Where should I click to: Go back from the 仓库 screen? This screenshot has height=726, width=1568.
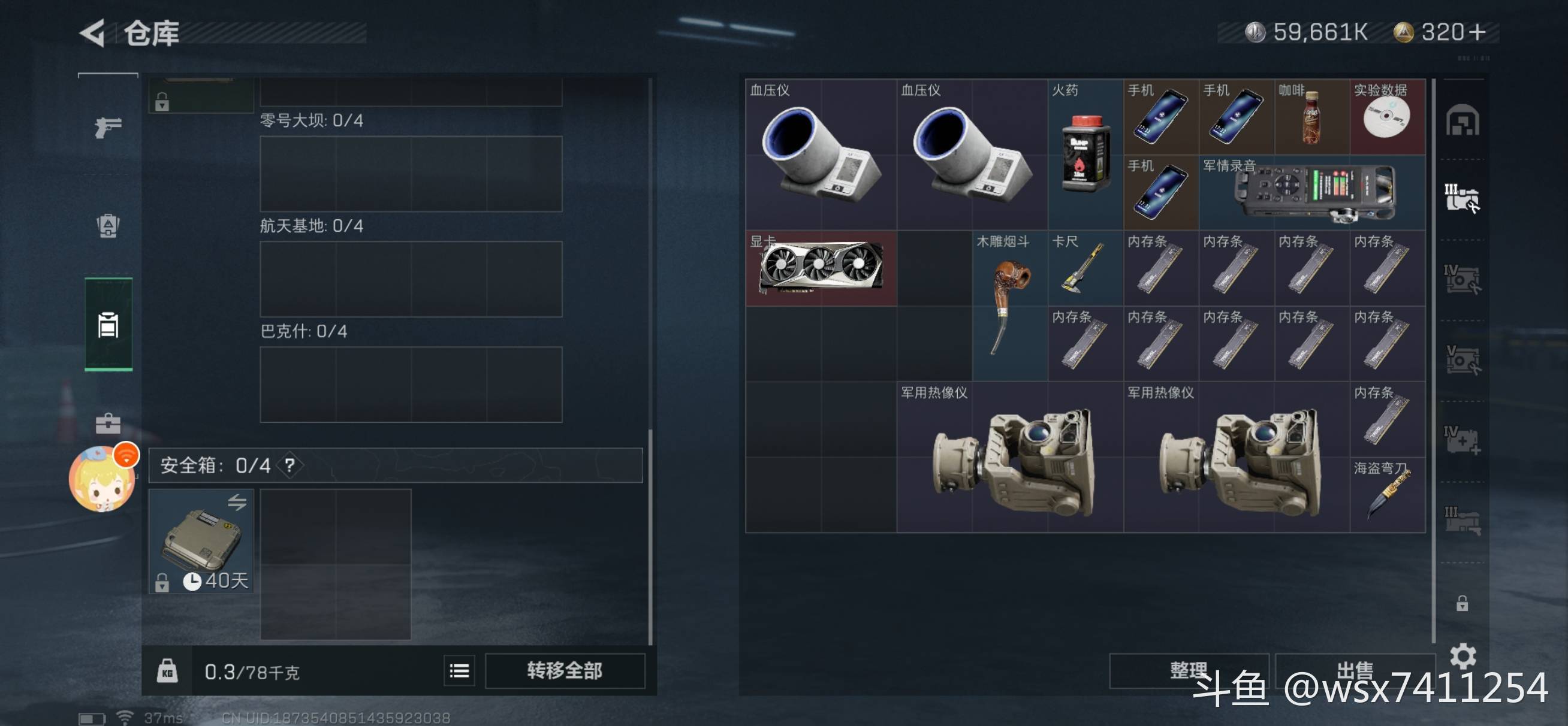(x=93, y=32)
